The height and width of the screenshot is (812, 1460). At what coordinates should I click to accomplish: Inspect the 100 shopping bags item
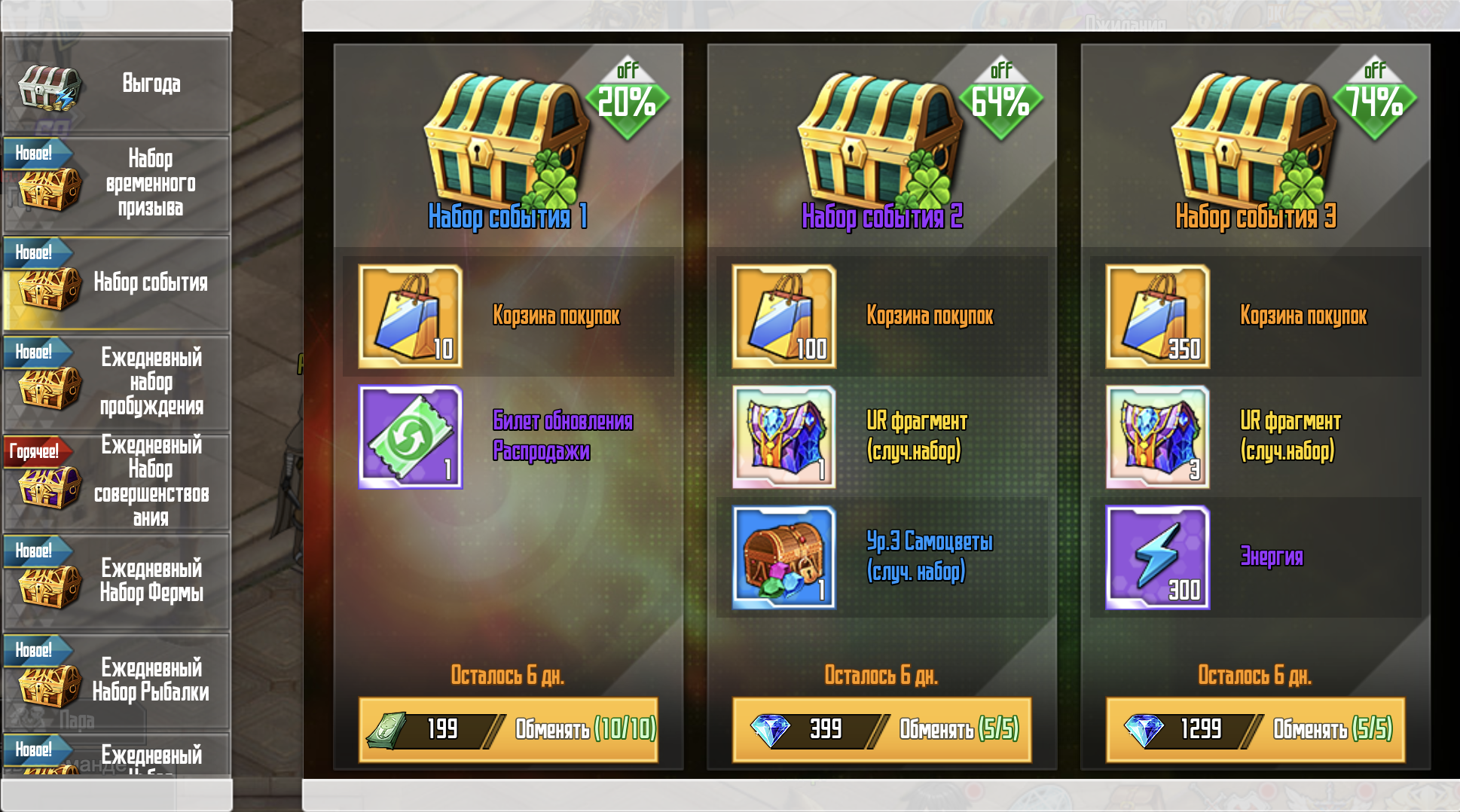coord(784,316)
